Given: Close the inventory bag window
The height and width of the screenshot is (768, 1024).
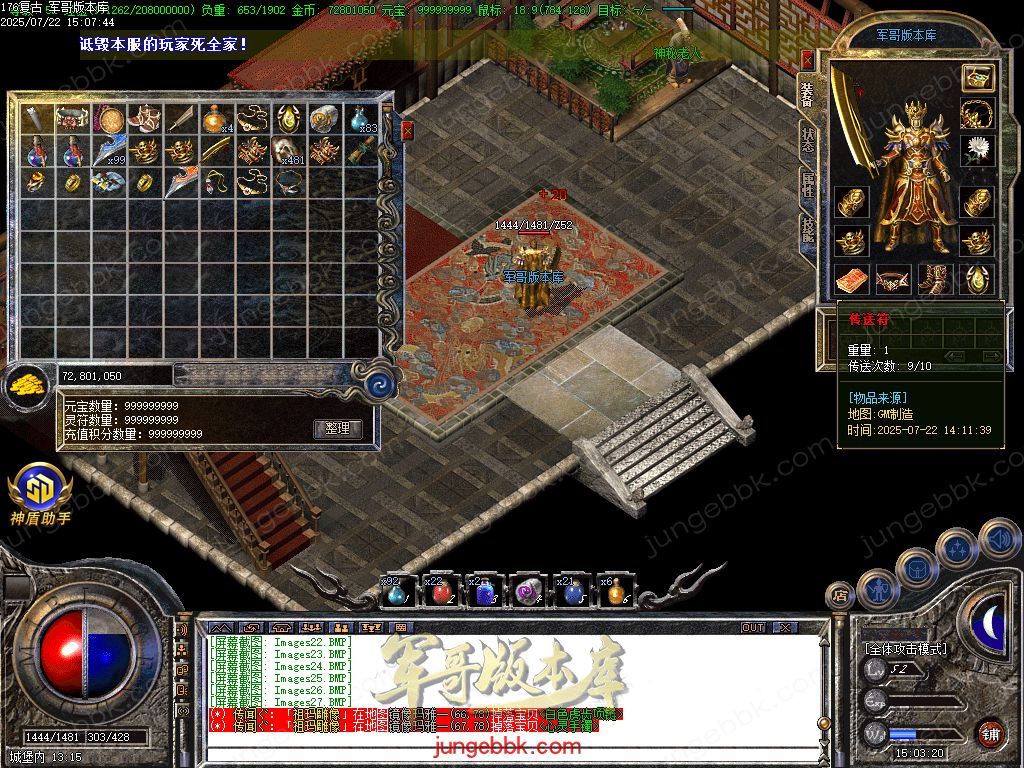Looking at the screenshot, I should pos(407,130).
